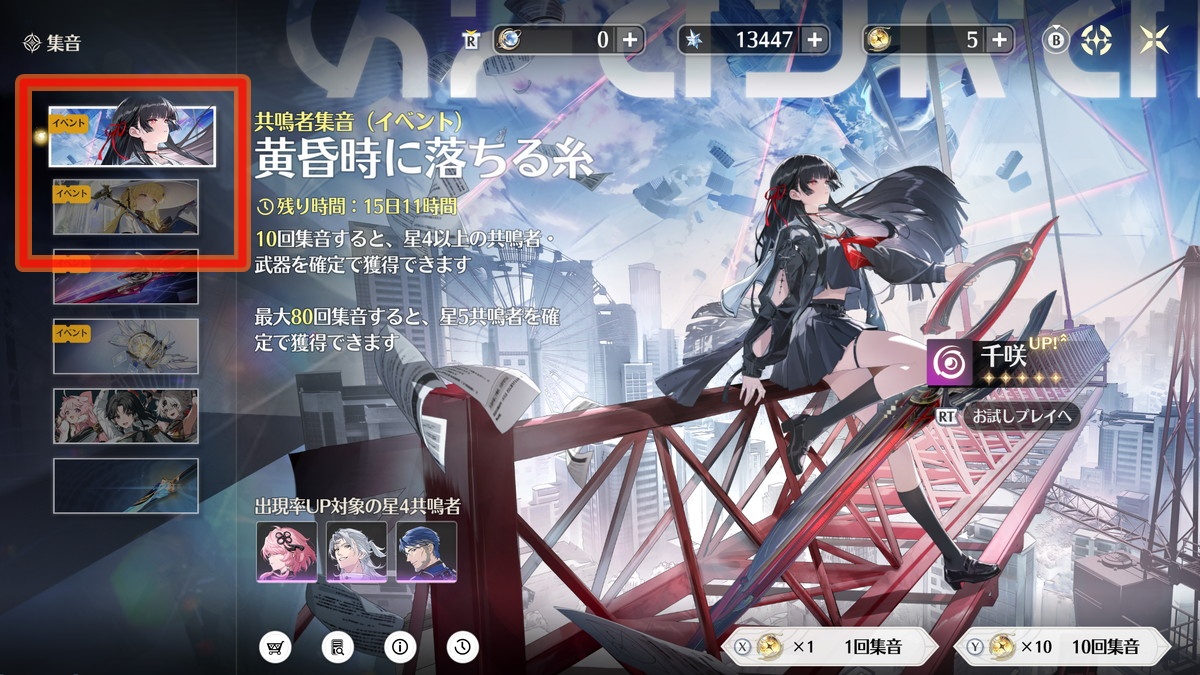Add currency with the plus beside 0

pyautogui.click(x=630, y=40)
